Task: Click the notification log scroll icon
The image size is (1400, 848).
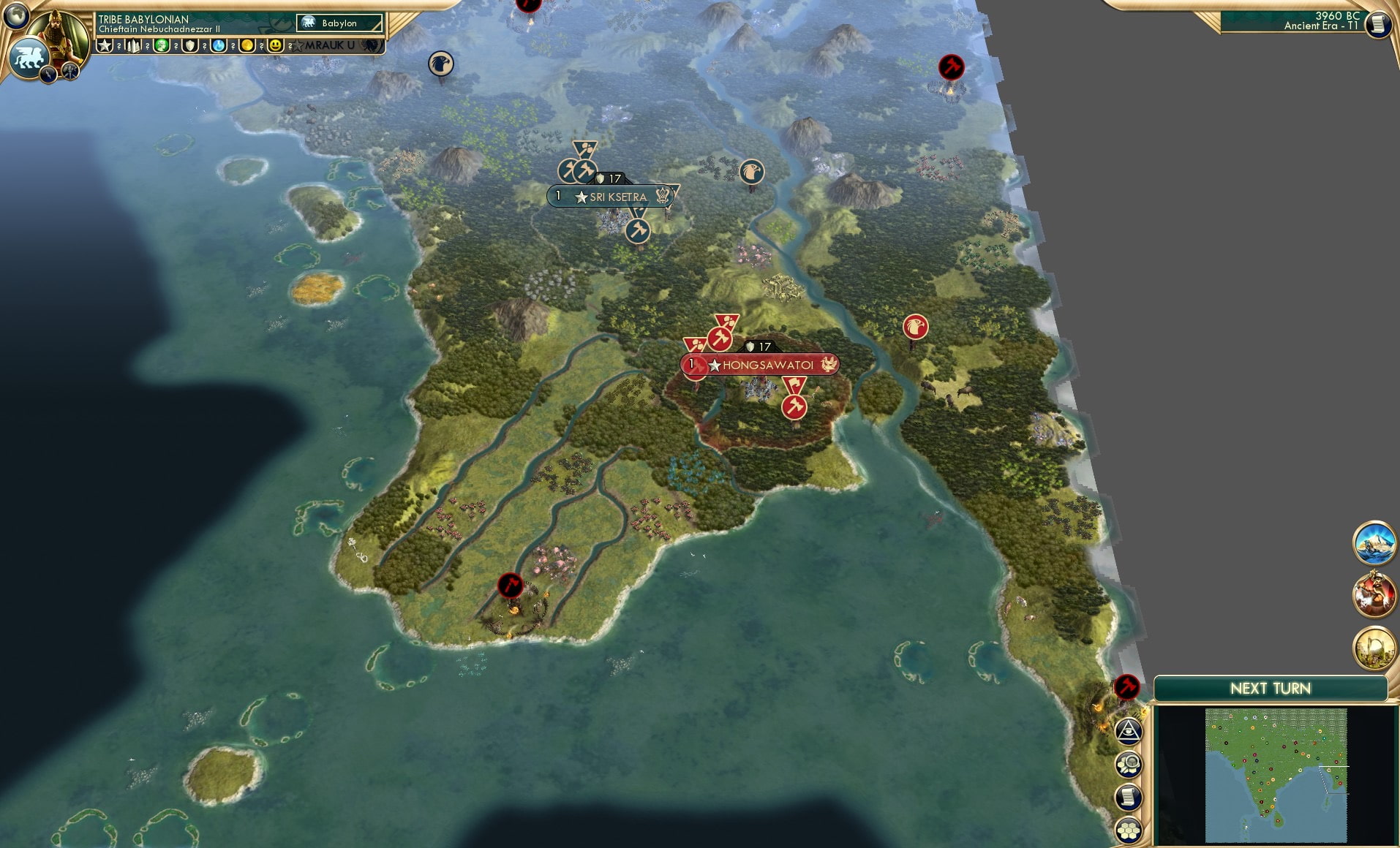Action: tap(1129, 796)
